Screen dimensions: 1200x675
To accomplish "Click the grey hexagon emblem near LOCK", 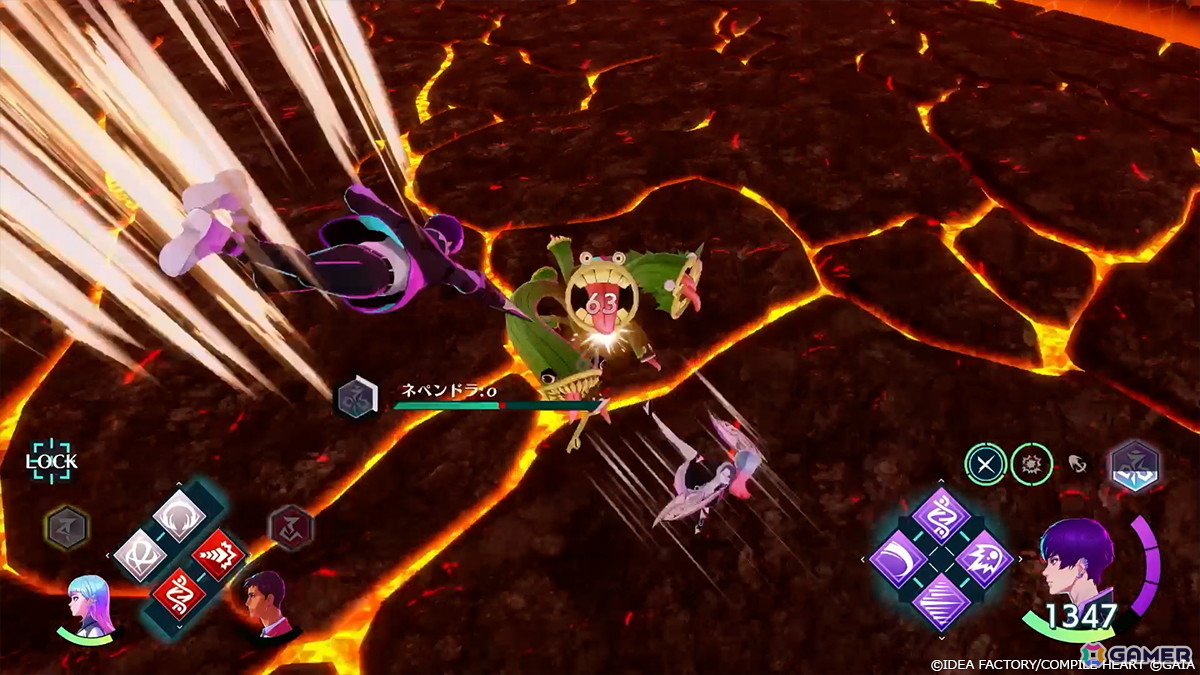I will pyautogui.click(x=66, y=527).
